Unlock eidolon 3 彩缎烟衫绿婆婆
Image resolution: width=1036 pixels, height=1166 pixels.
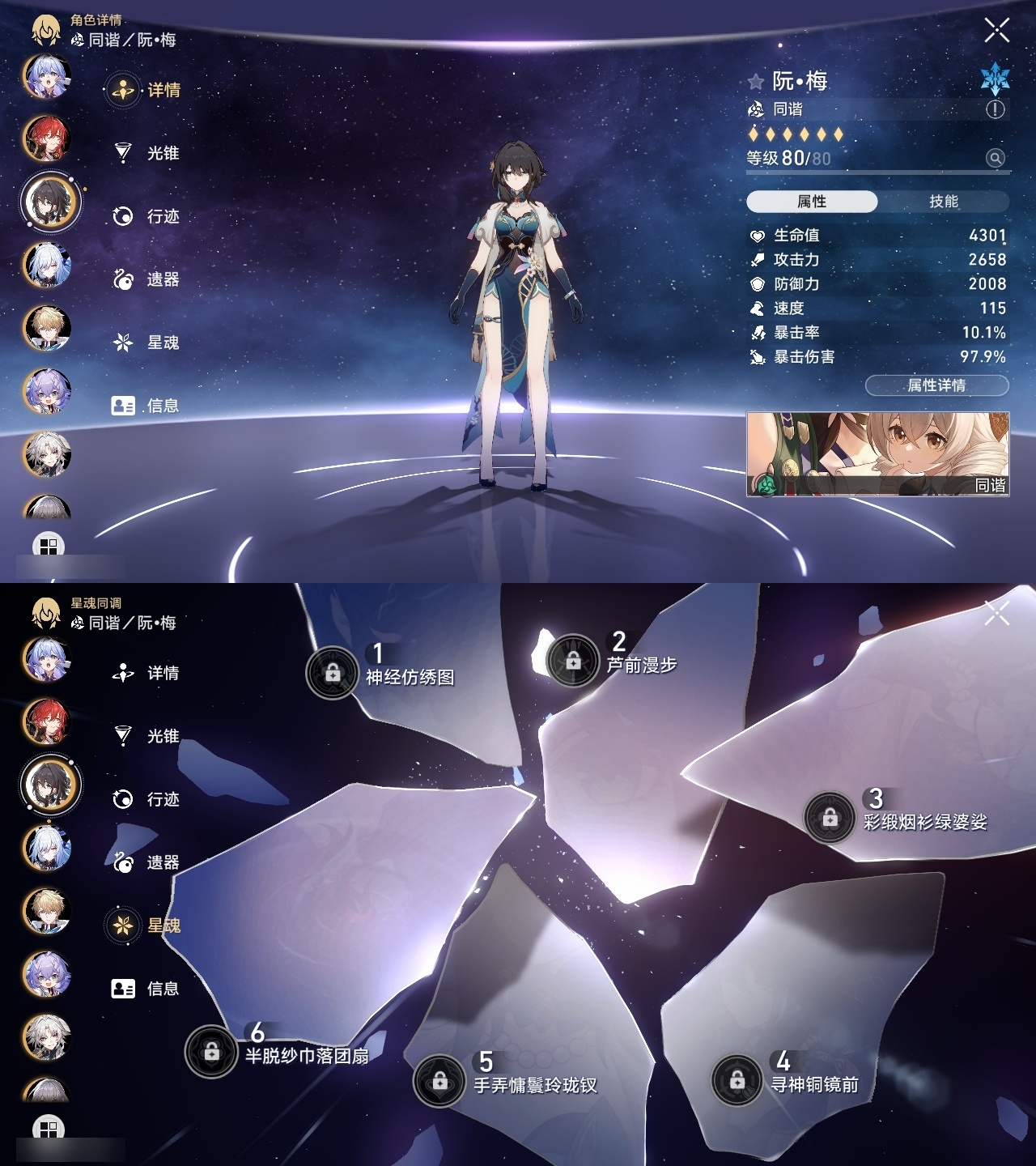click(830, 819)
